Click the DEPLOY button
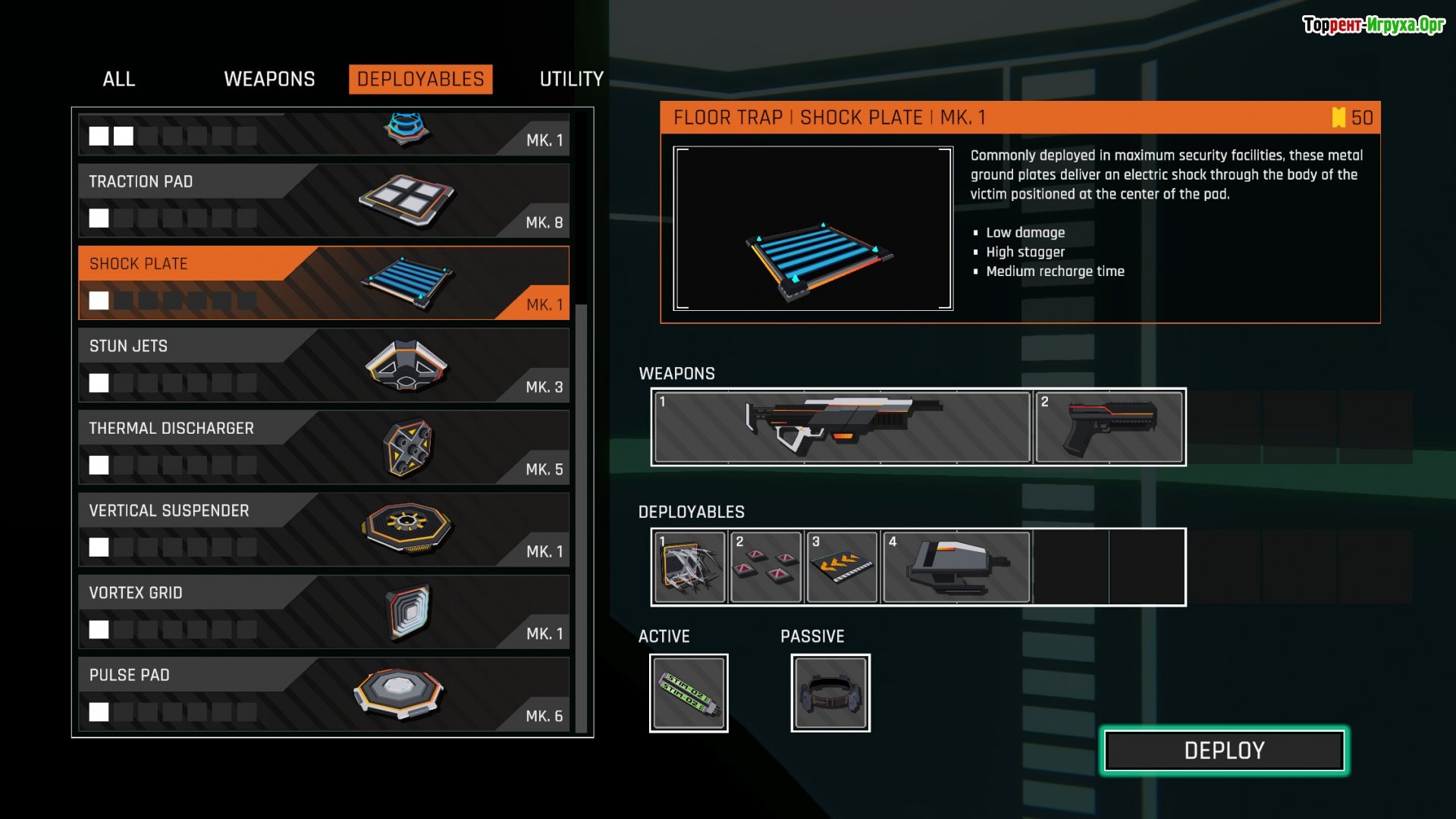 [1224, 751]
